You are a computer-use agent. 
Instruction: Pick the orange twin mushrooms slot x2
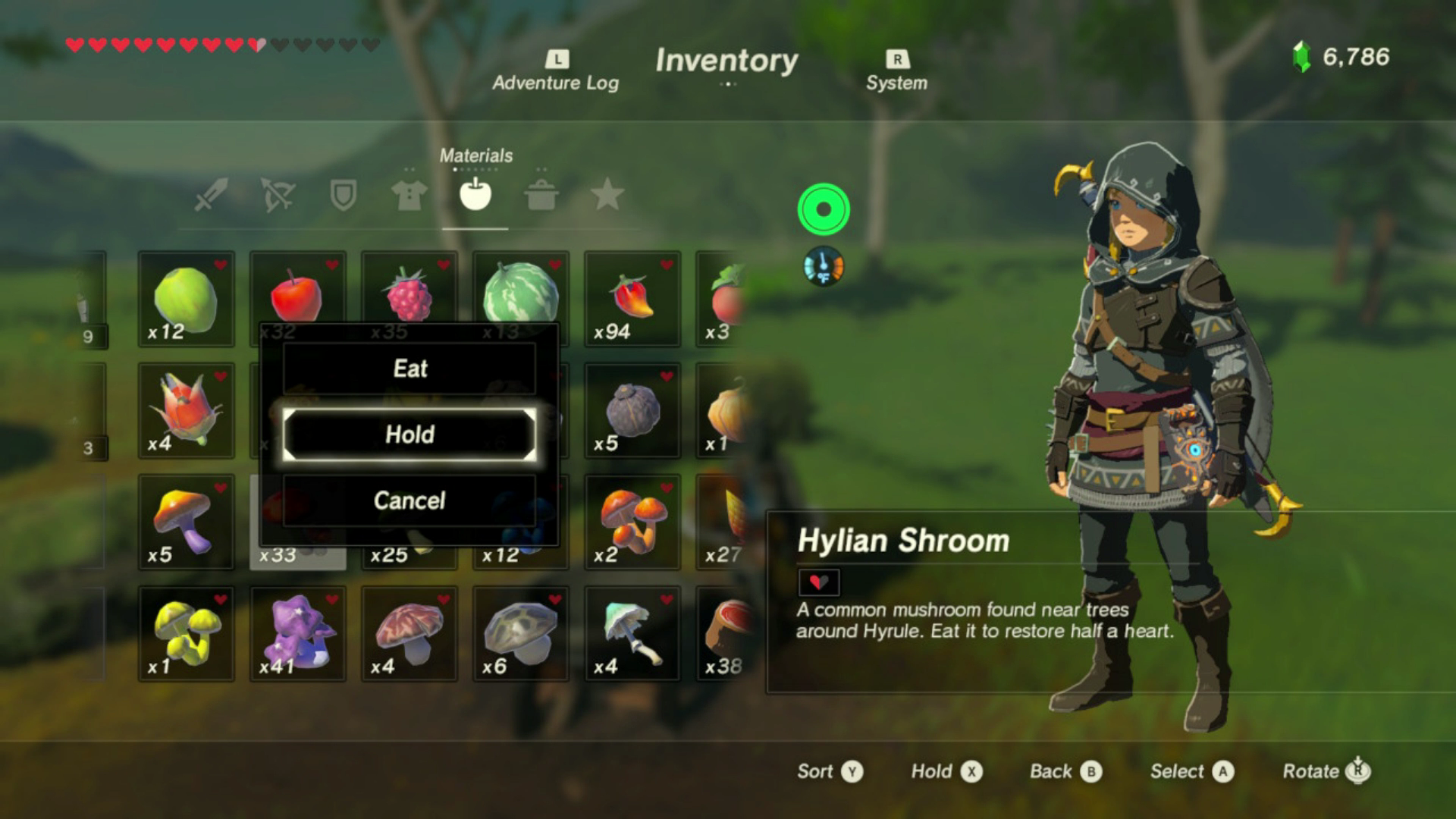pyautogui.click(x=632, y=522)
